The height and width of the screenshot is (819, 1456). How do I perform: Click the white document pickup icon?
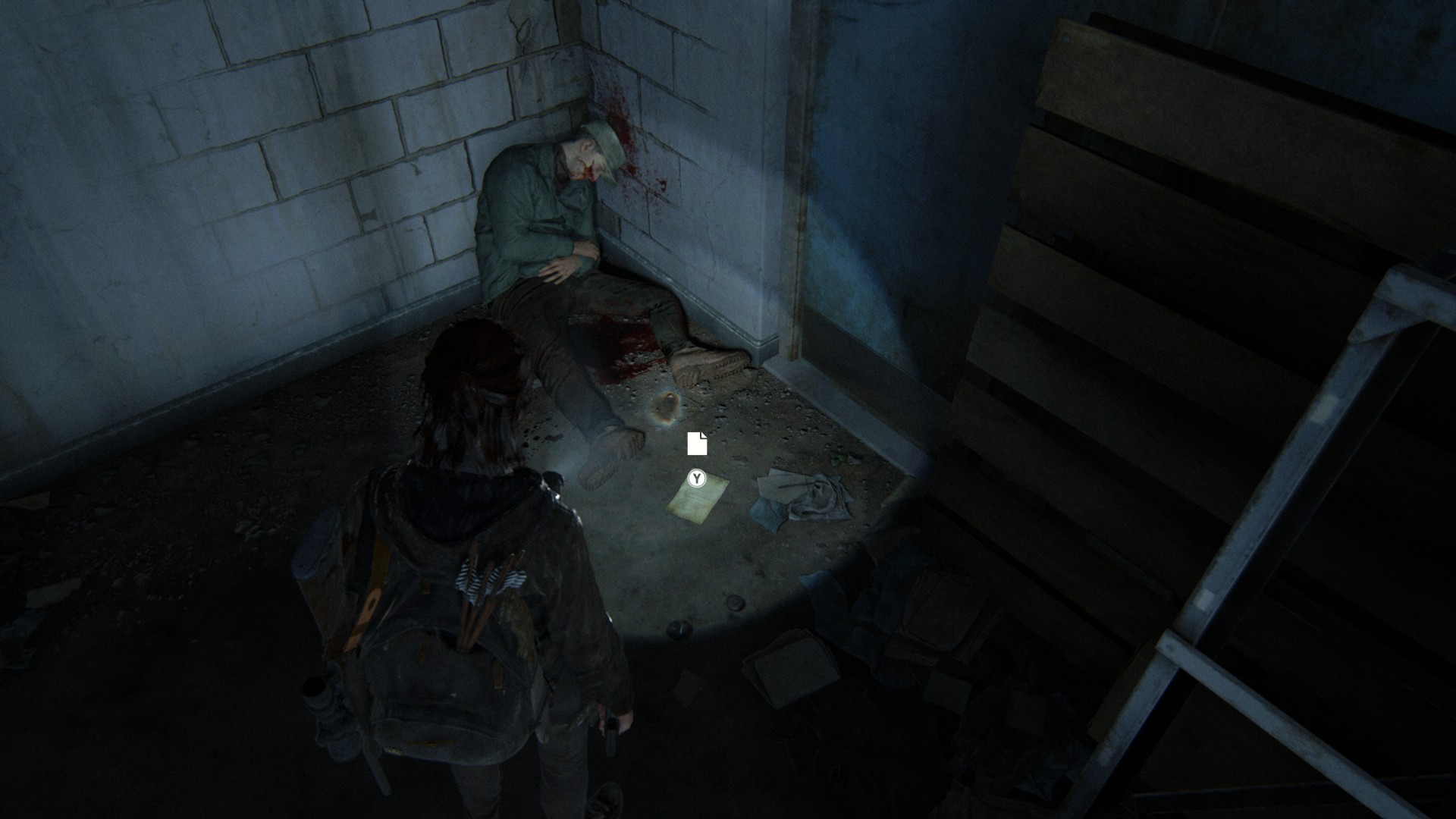[697, 444]
